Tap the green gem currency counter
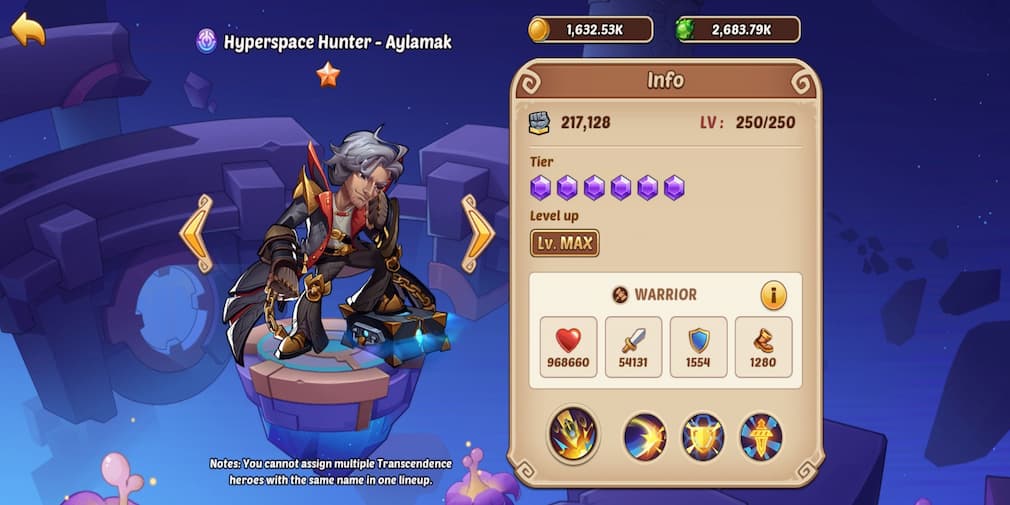This screenshot has width=1010, height=505. click(x=737, y=30)
